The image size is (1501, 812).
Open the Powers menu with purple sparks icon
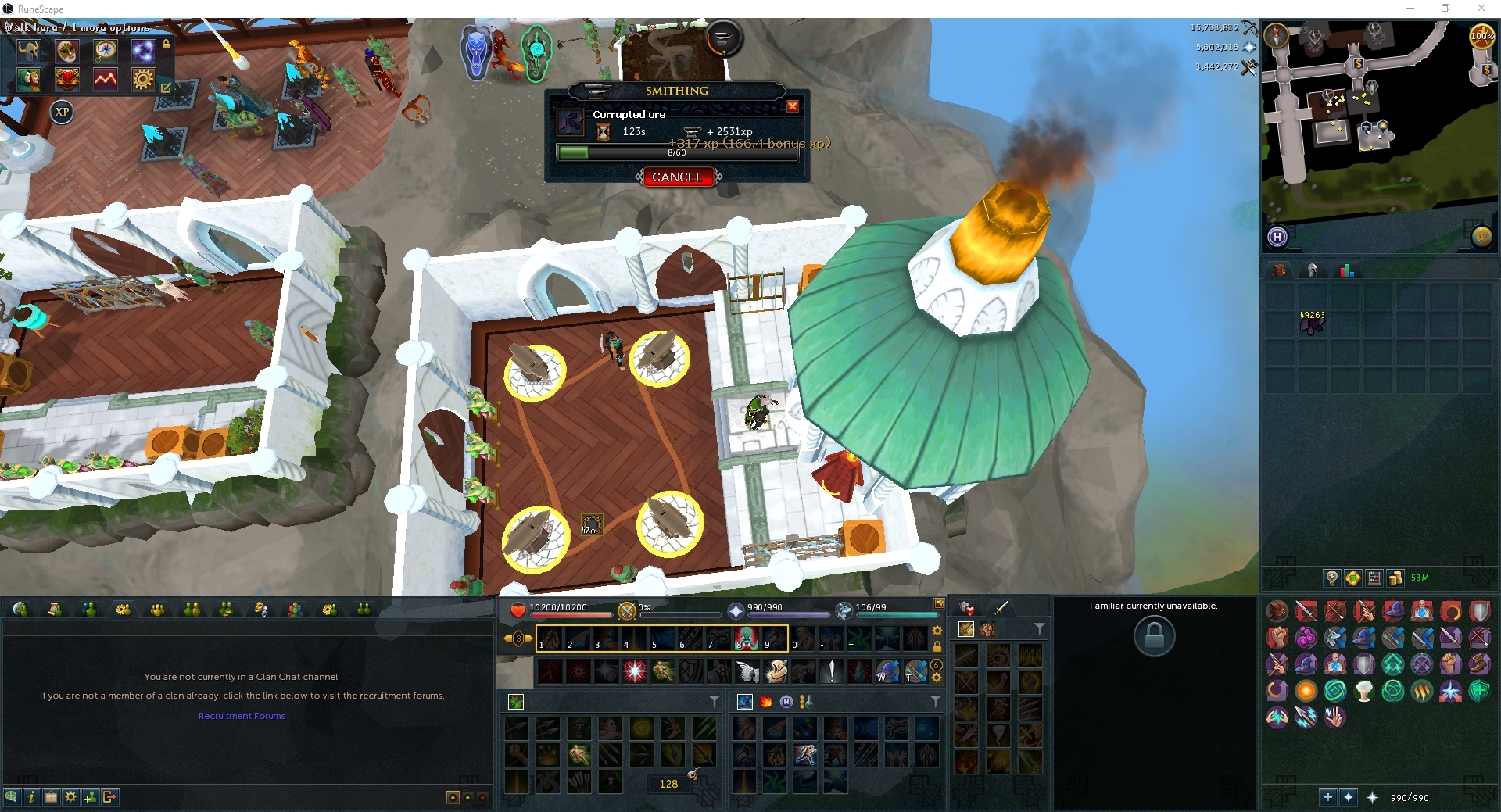click(x=144, y=52)
